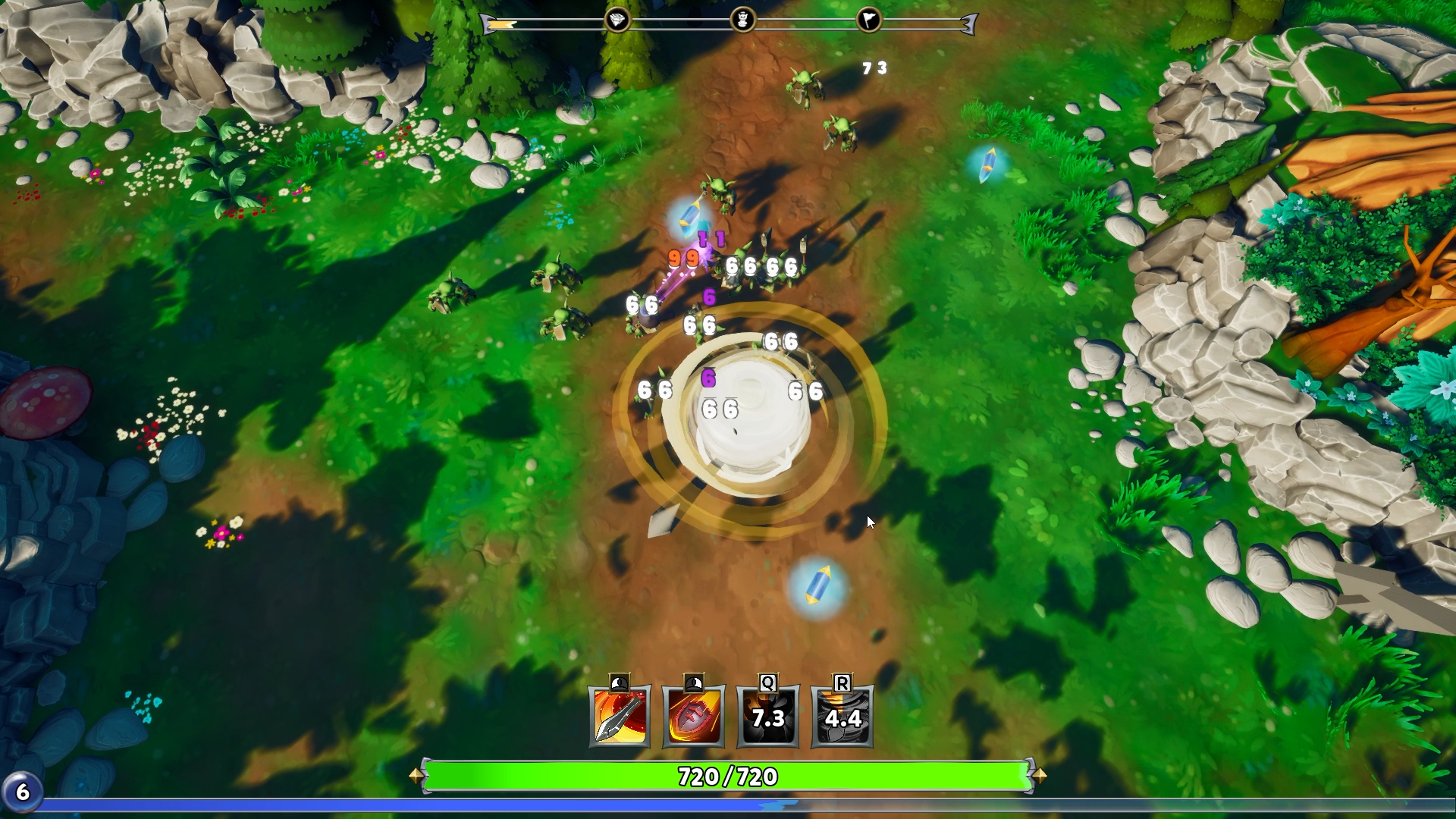This screenshot has width=1456, height=819.
Task: Click the crown milestone marker on the top progress bar
Action: click(744, 21)
